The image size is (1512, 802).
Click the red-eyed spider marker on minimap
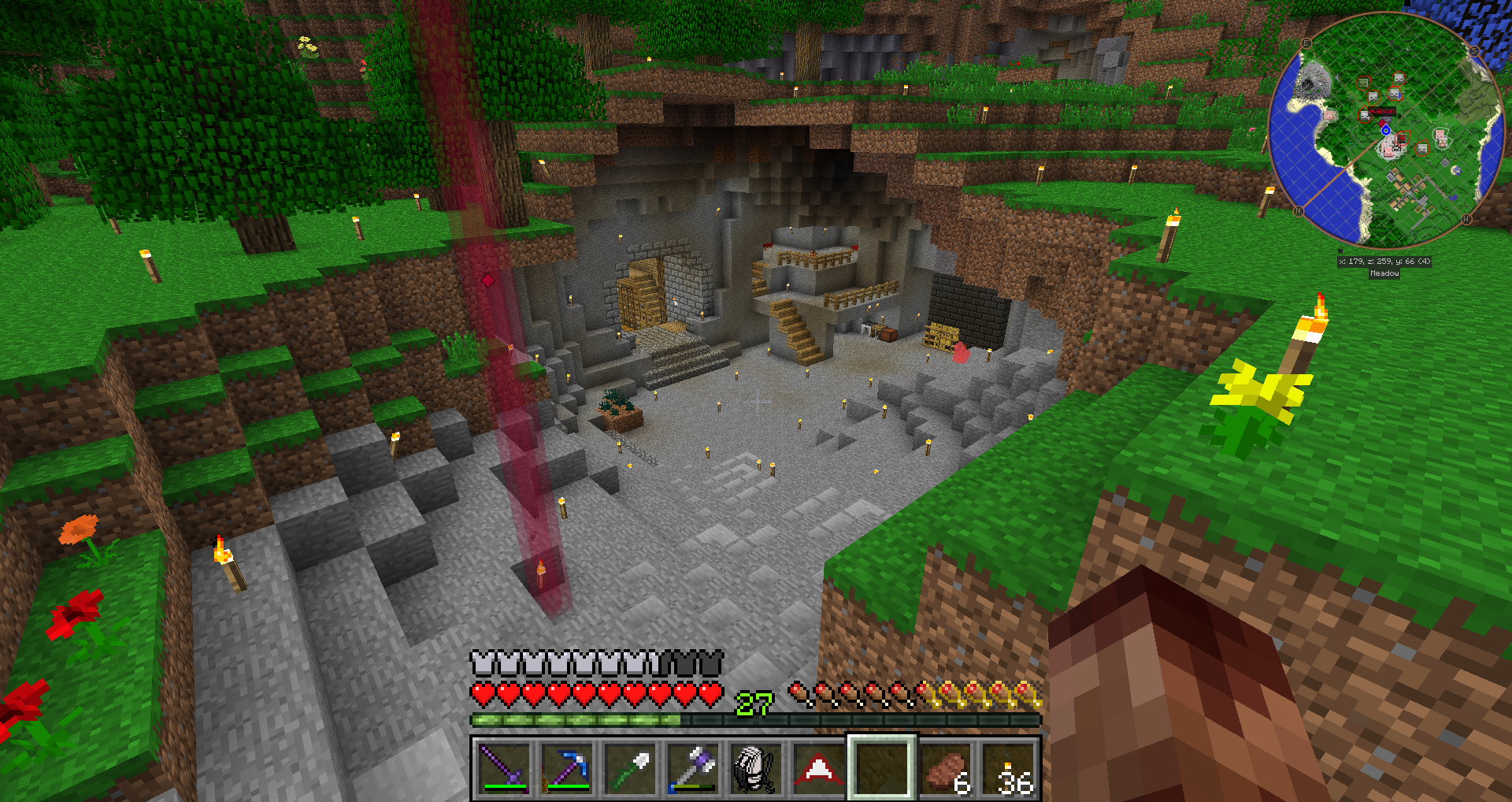coord(1402,139)
